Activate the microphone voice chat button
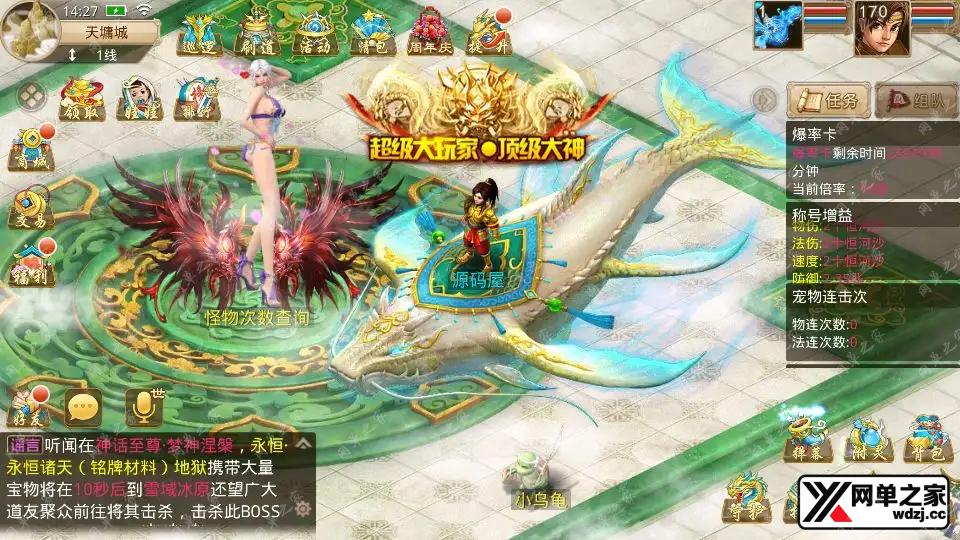The image size is (960, 540). [142, 407]
